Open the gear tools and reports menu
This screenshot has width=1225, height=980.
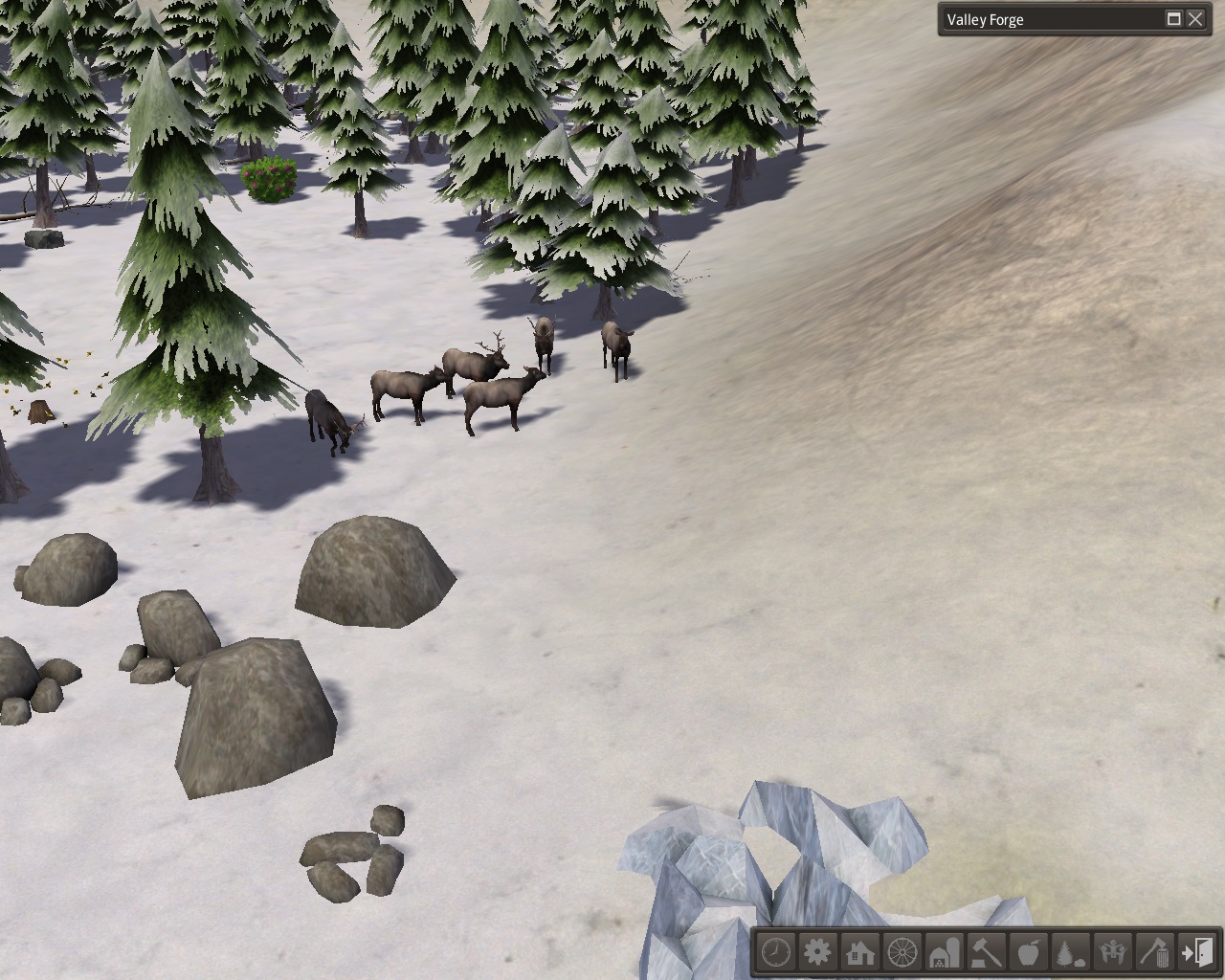pos(818,953)
